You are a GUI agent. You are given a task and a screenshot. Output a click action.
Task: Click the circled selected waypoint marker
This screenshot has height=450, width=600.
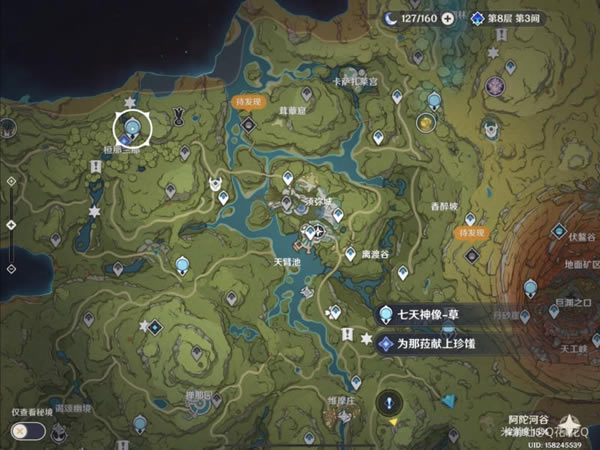[131, 128]
